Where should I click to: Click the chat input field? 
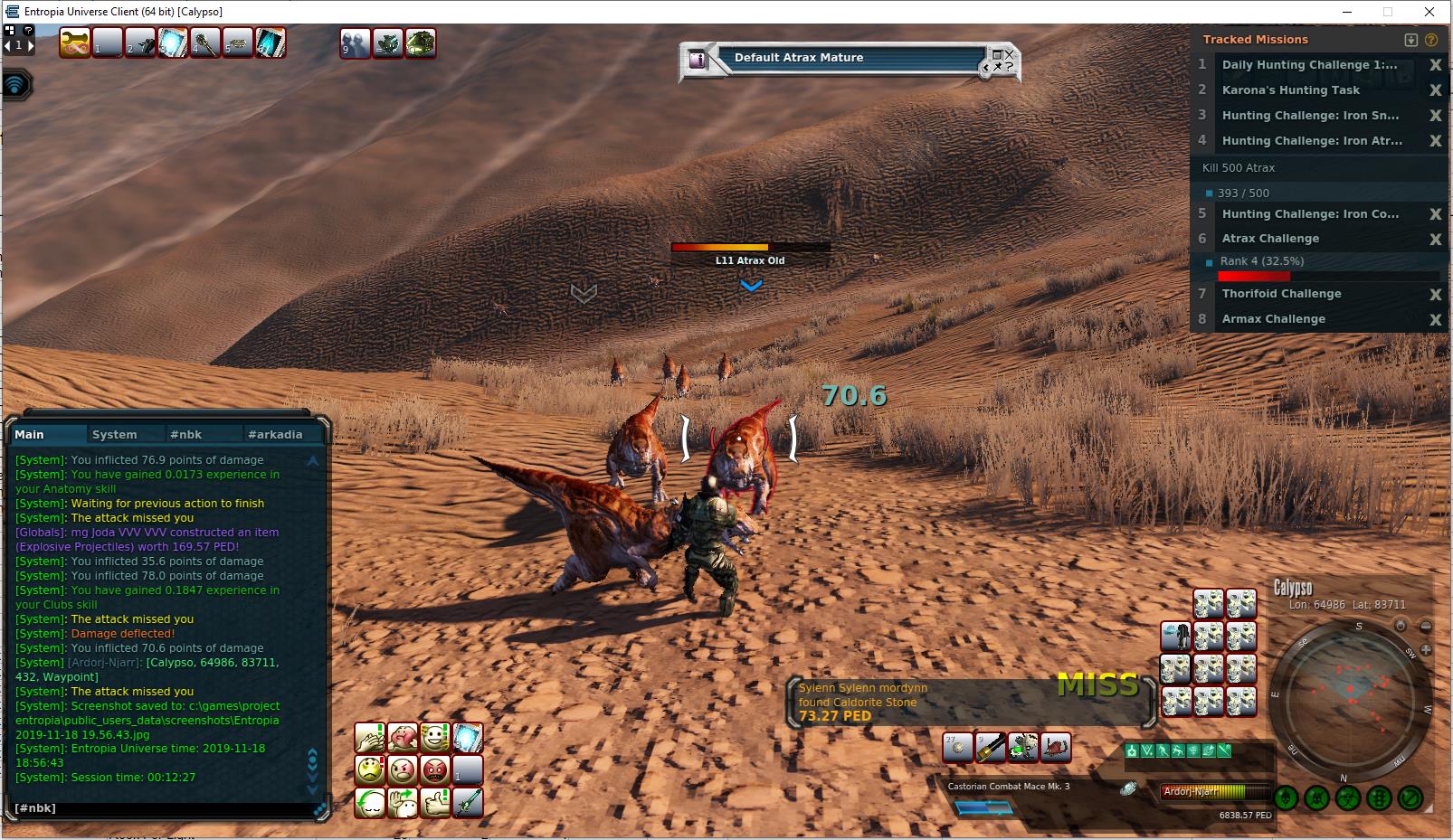pyautogui.click(x=163, y=807)
